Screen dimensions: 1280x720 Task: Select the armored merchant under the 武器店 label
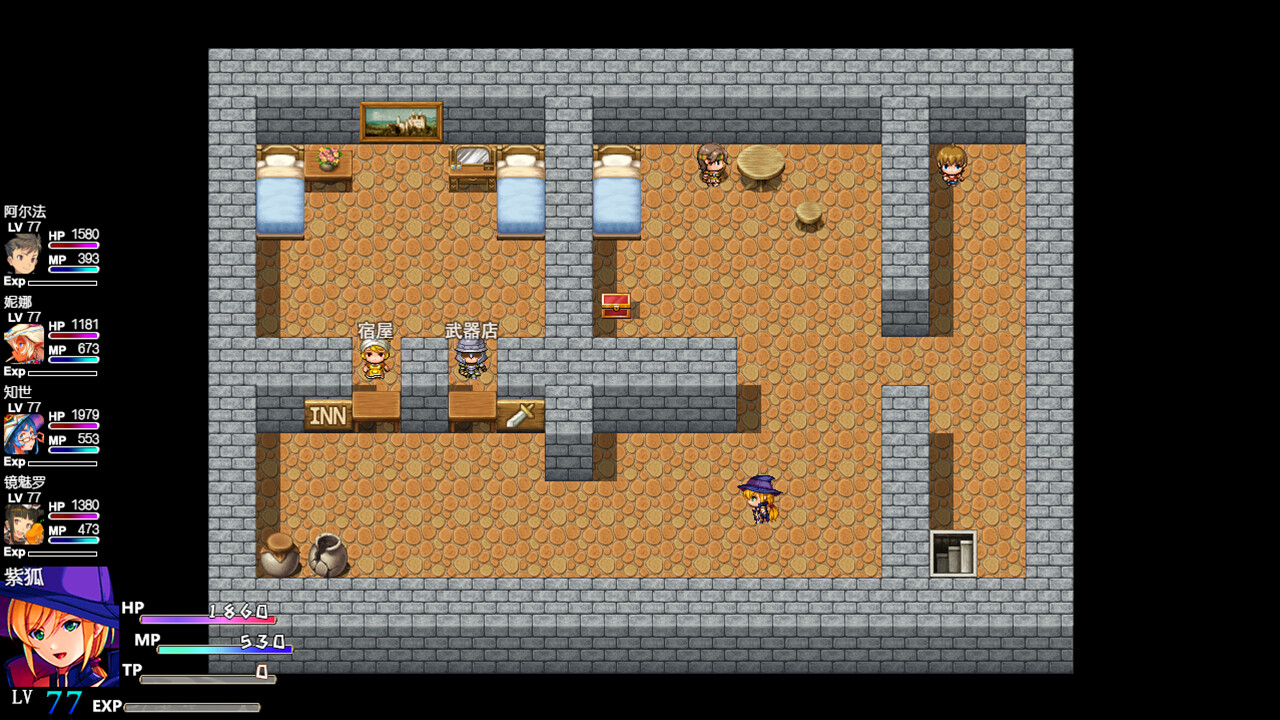pos(471,360)
